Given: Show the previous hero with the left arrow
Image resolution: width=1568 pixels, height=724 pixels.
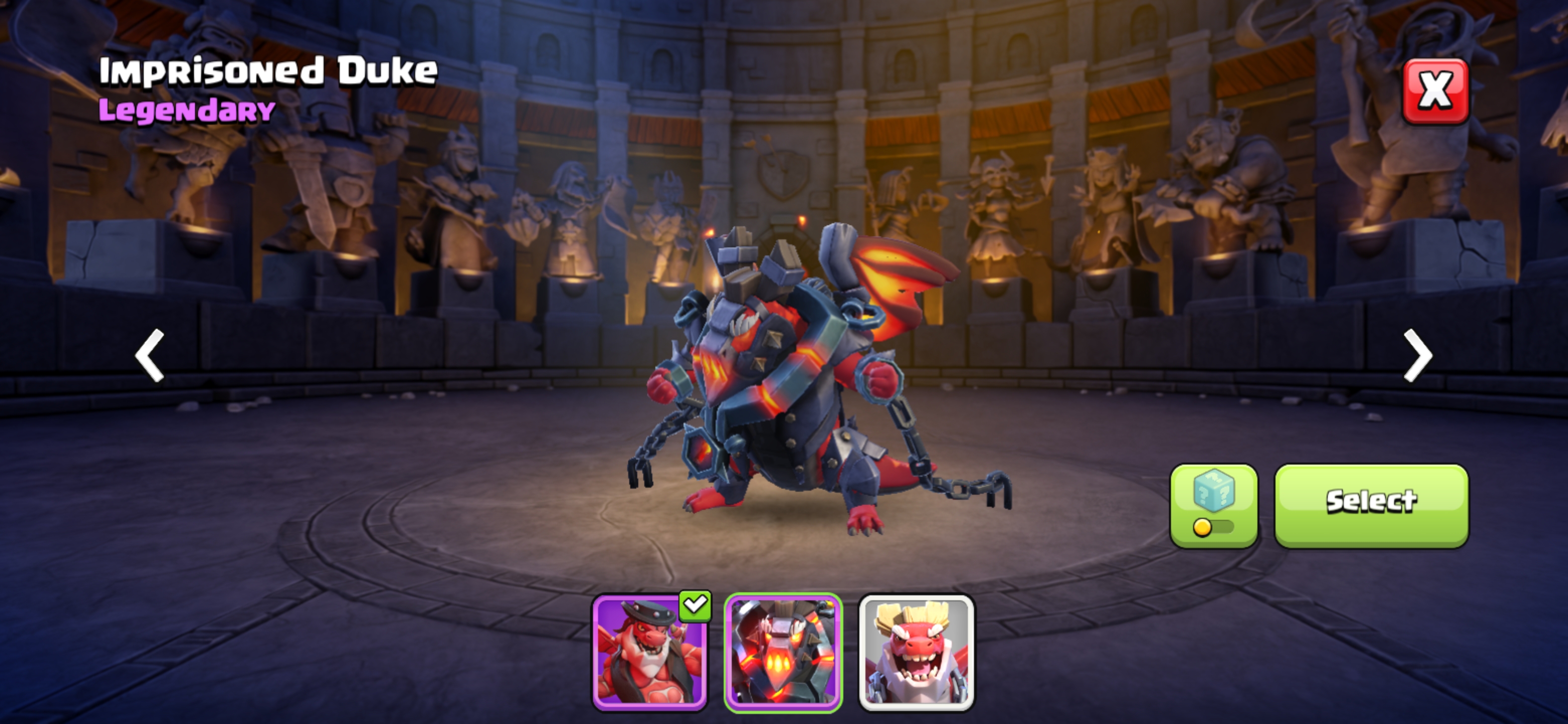Looking at the screenshot, I should pyautogui.click(x=150, y=355).
